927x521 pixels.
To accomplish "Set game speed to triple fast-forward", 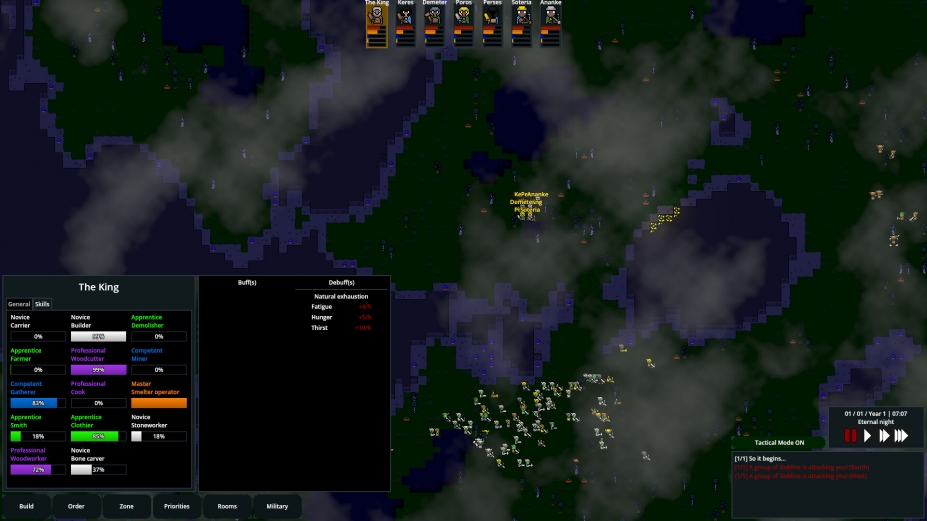I will (901, 435).
